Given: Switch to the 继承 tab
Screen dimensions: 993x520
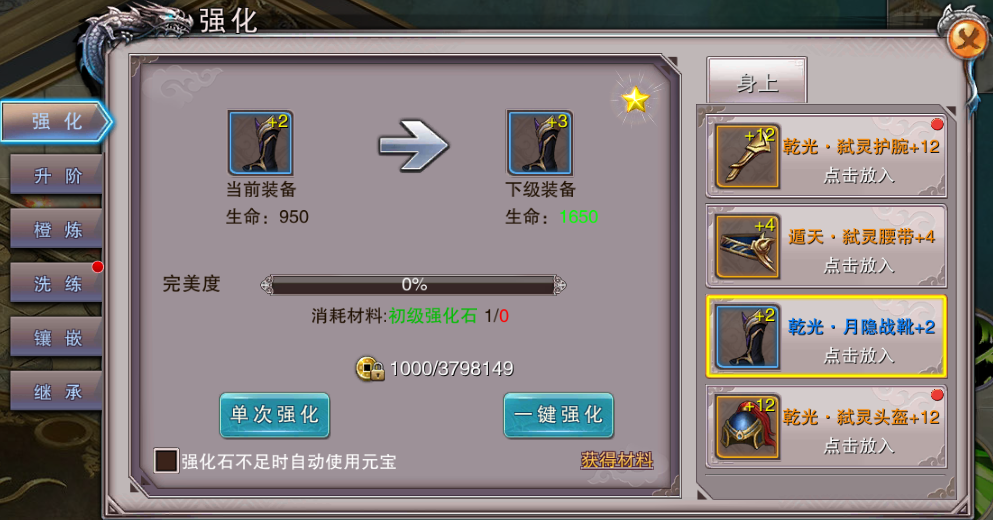Looking at the screenshot, I should point(55,392).
